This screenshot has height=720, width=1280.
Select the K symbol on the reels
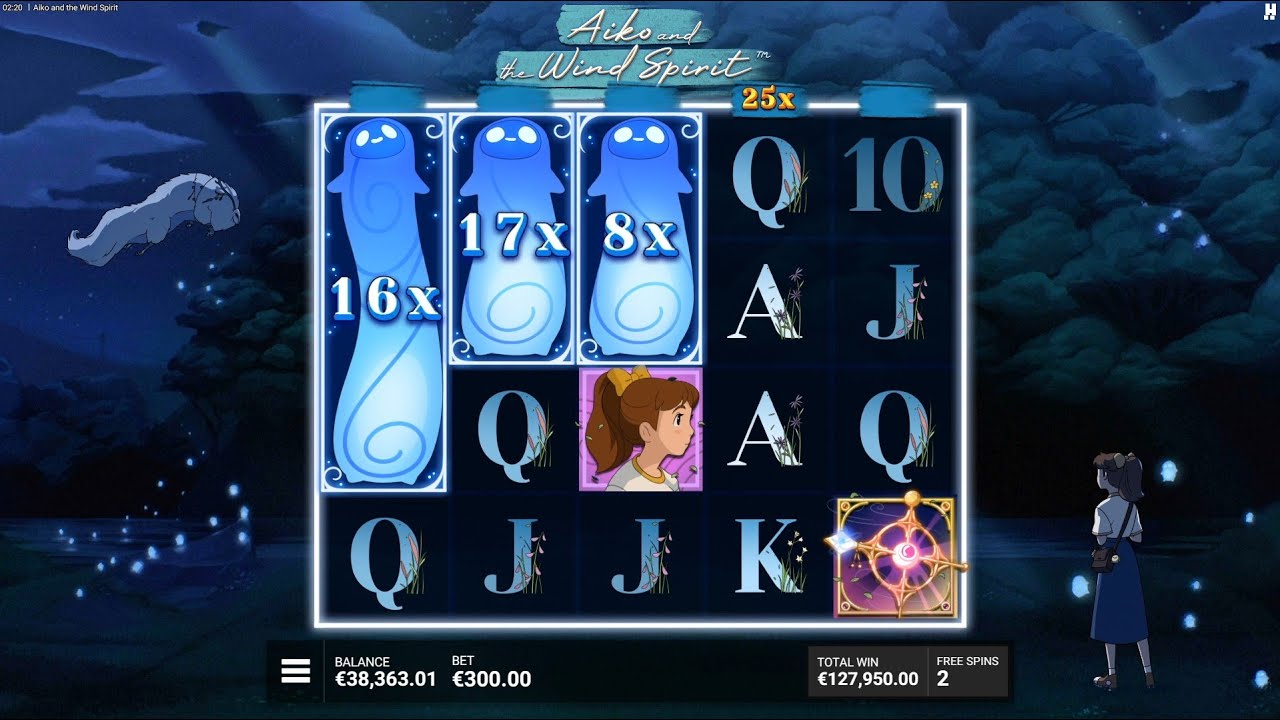(766, 556)
